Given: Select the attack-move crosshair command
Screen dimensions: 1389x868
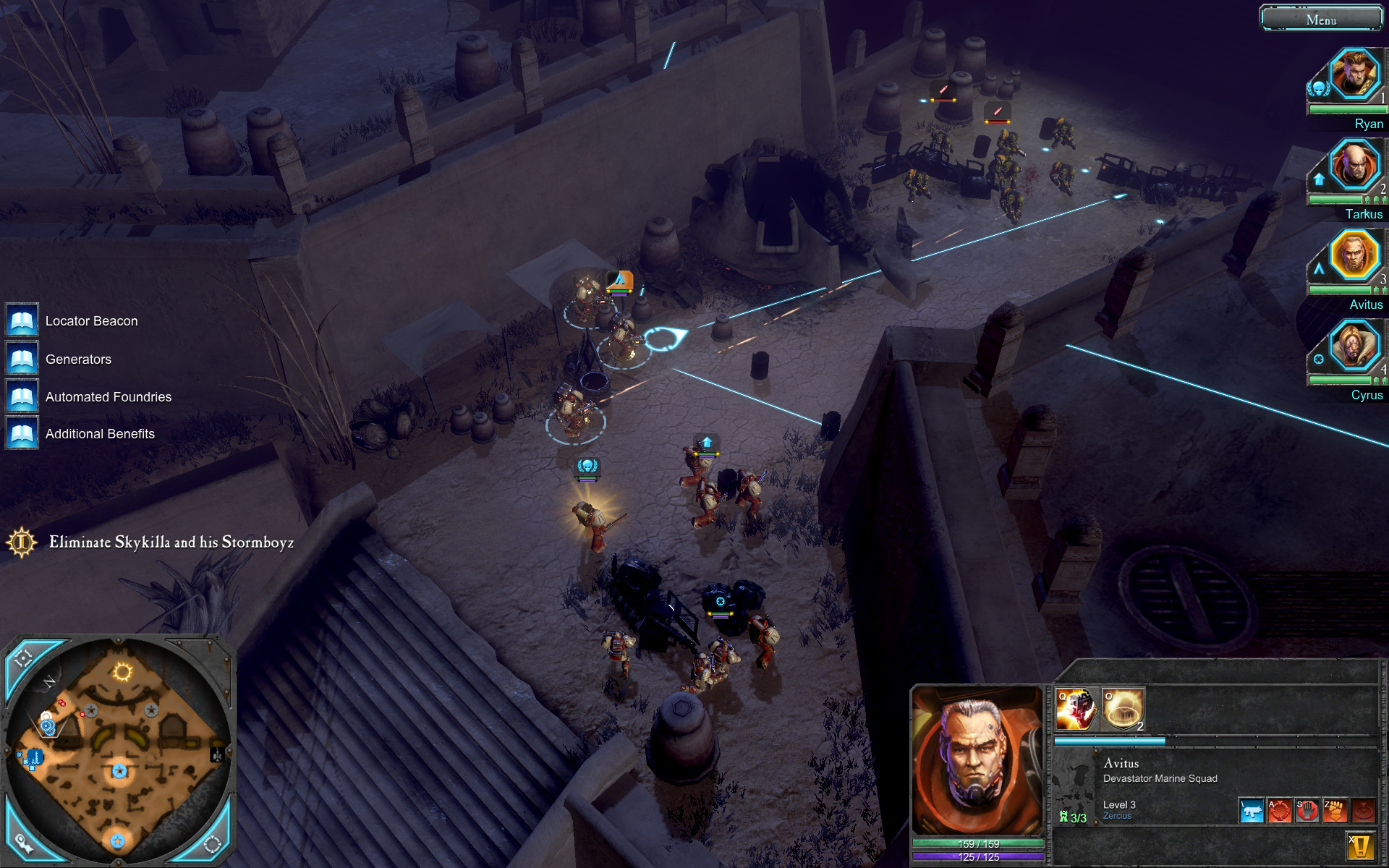Looking at the screenshot, I should tap(1279, 811).
